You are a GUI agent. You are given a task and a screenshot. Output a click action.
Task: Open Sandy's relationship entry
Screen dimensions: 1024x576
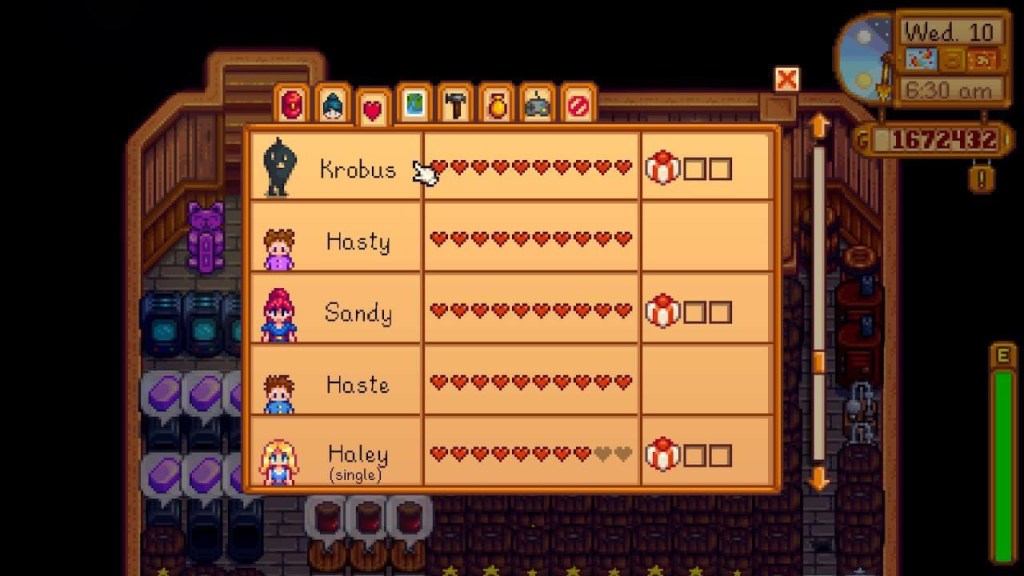357,312
